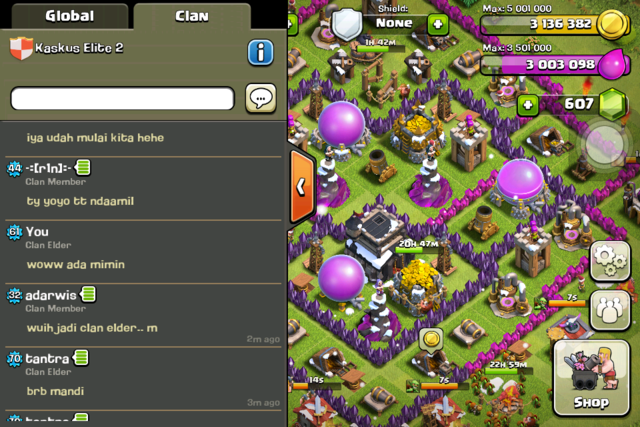Buy more gems with green plus
This screenshot has height=427, width=640.
click(527, 104)
